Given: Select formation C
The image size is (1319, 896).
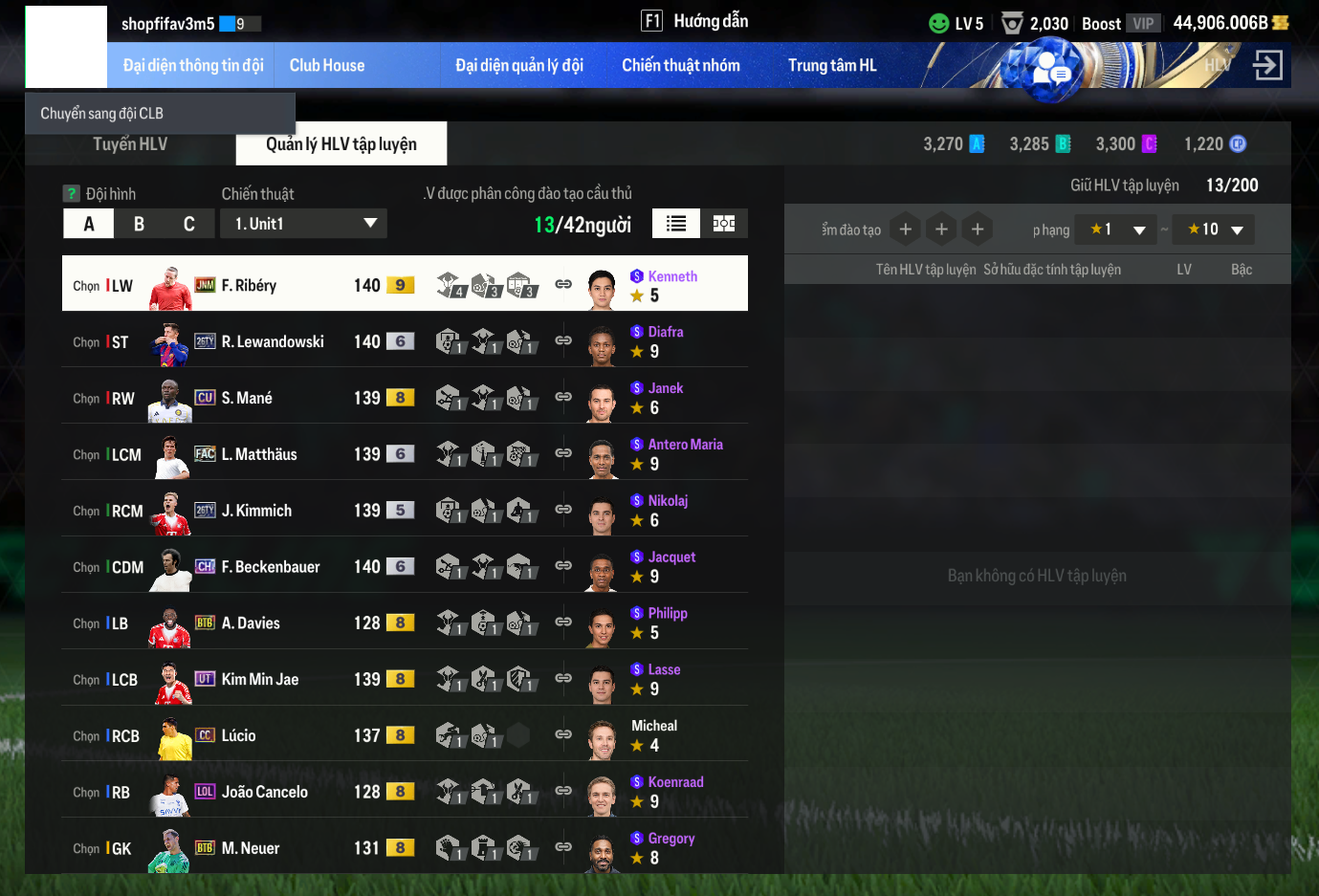Looking at the screenshot, I should tap(189, 224).
